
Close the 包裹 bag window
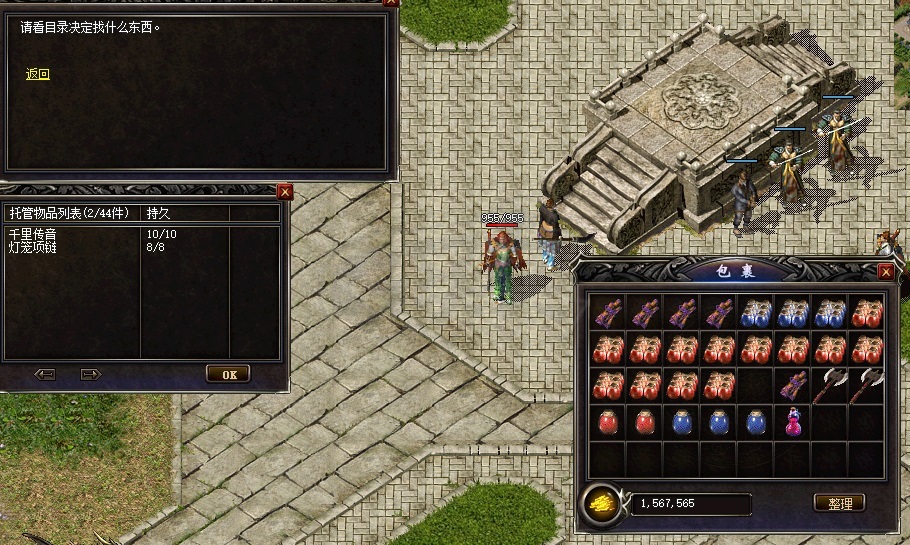885,271
